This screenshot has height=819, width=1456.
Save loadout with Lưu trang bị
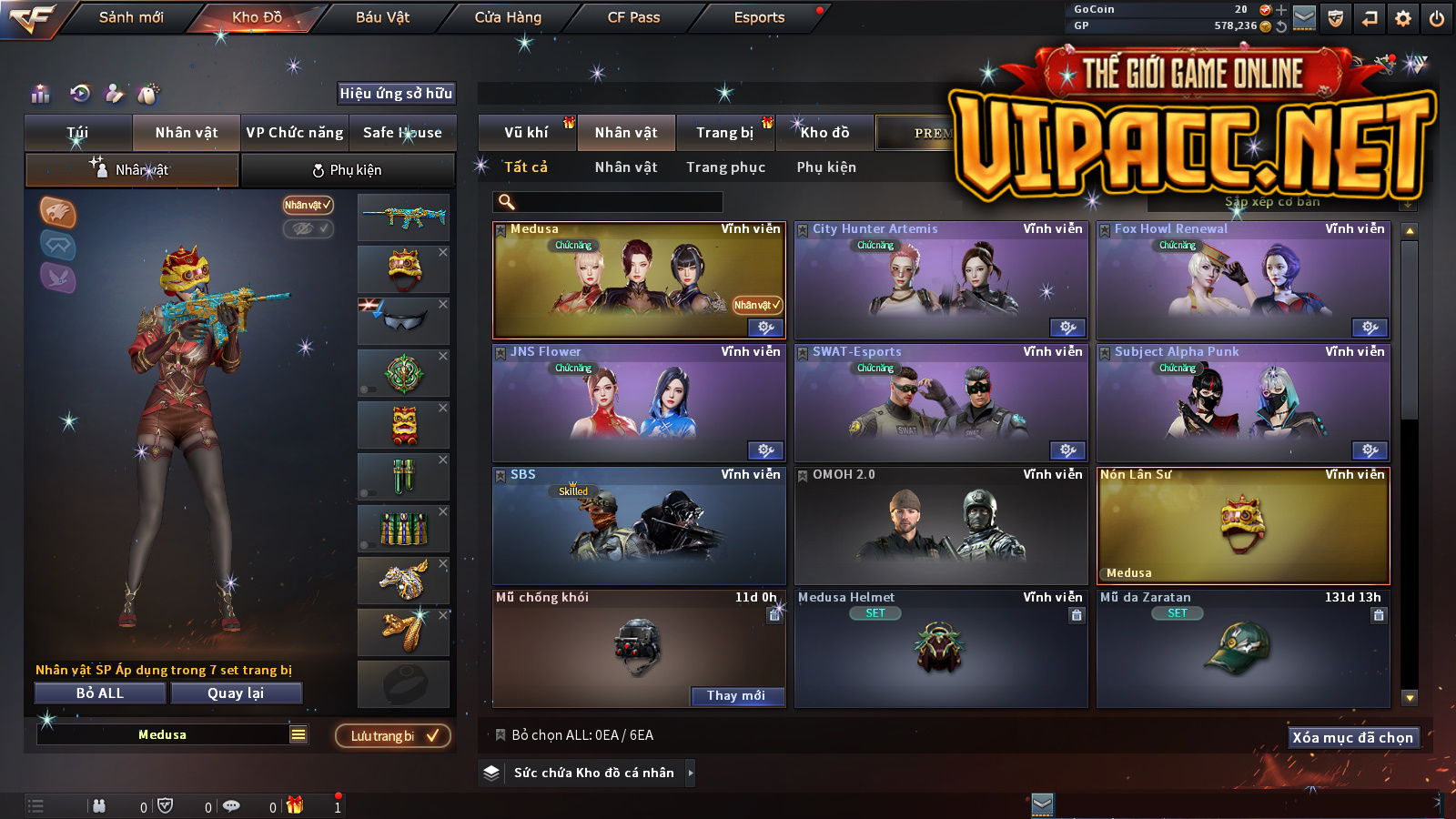(x=393, y=736)
